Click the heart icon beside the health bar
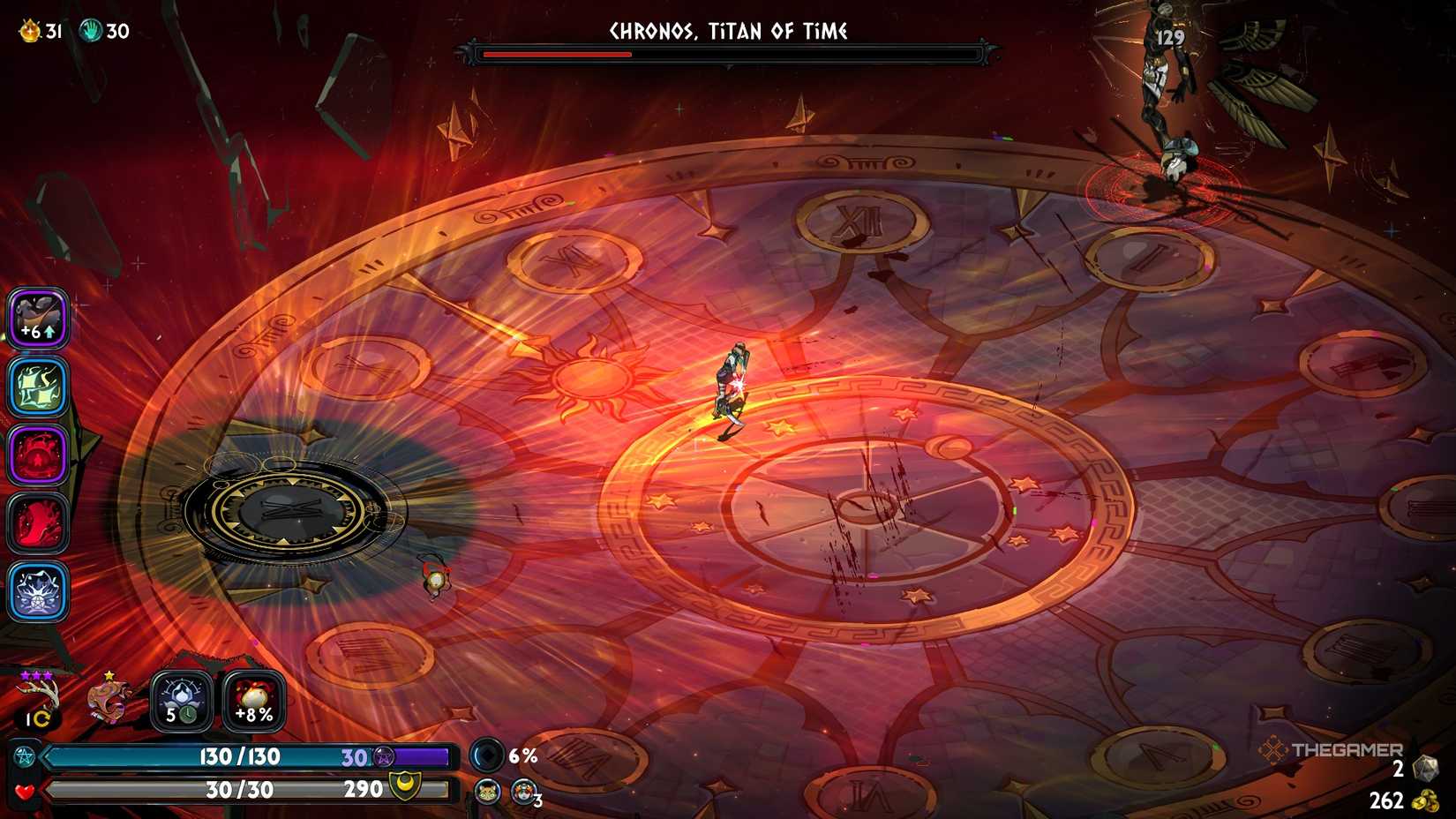This screenshot has height=819, width=1456. (25, 790)
